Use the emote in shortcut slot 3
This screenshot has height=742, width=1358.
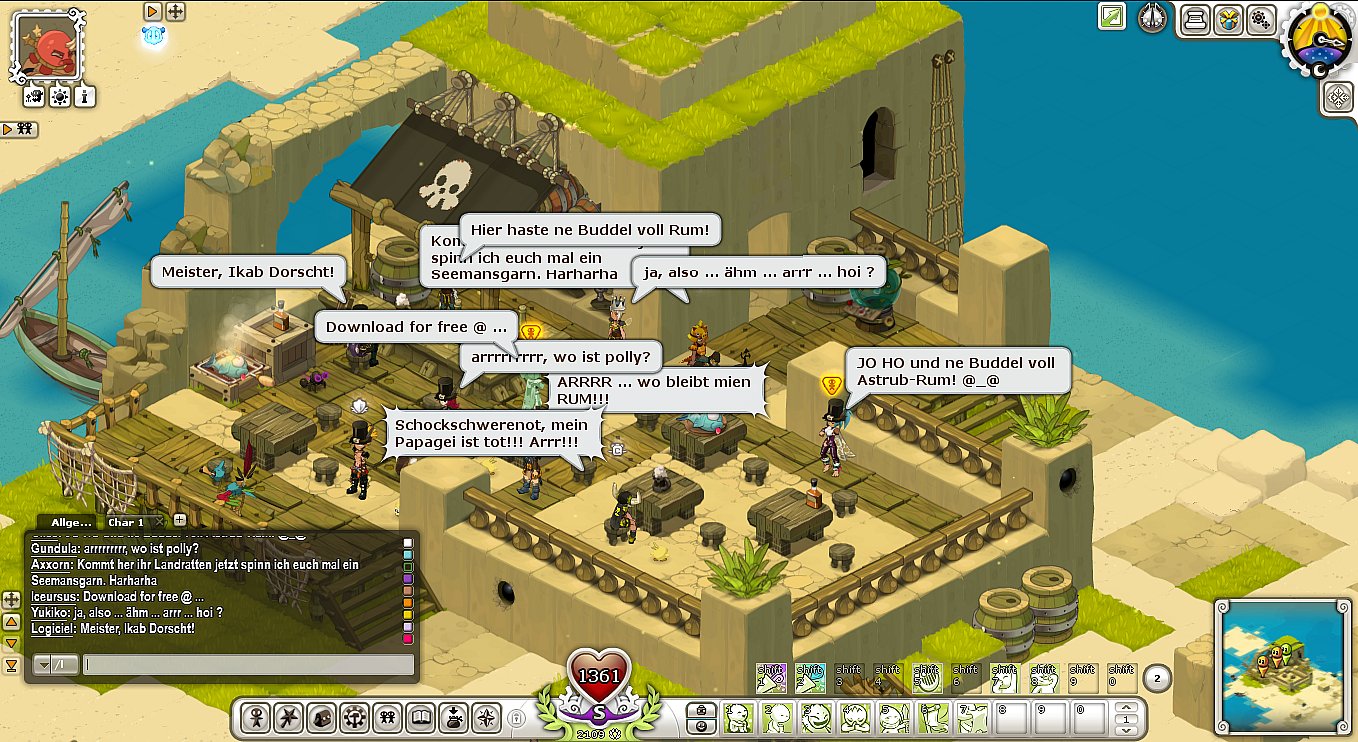(x=815, y=716)
